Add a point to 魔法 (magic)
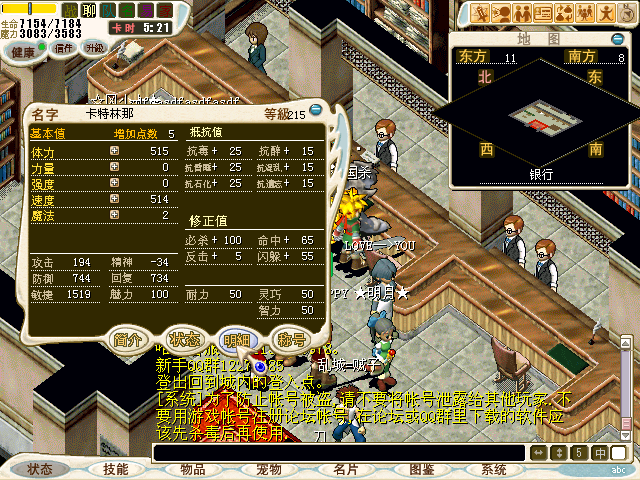 click(x=114, y=214)
